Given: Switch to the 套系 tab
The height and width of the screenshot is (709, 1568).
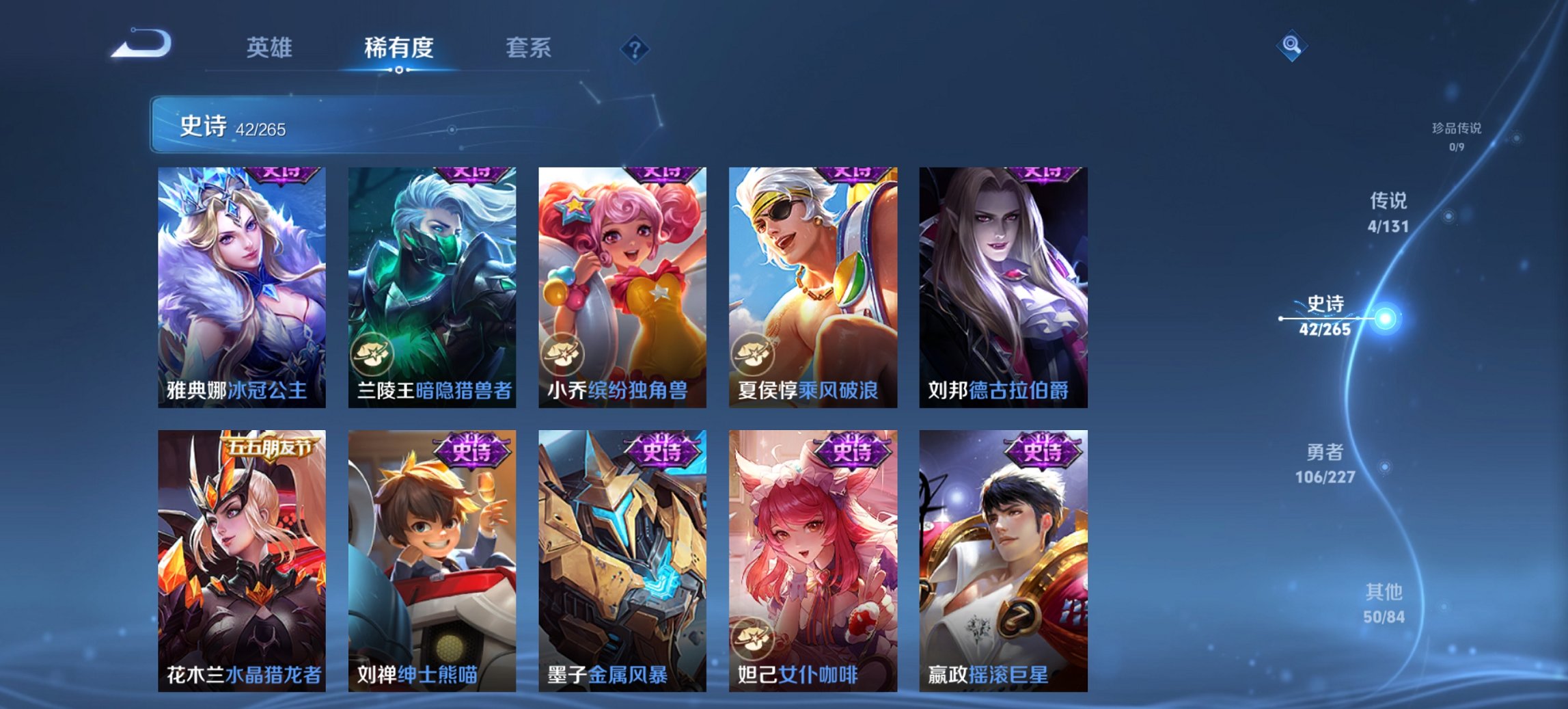Looking at the screenshot, I should click(529, 48).
